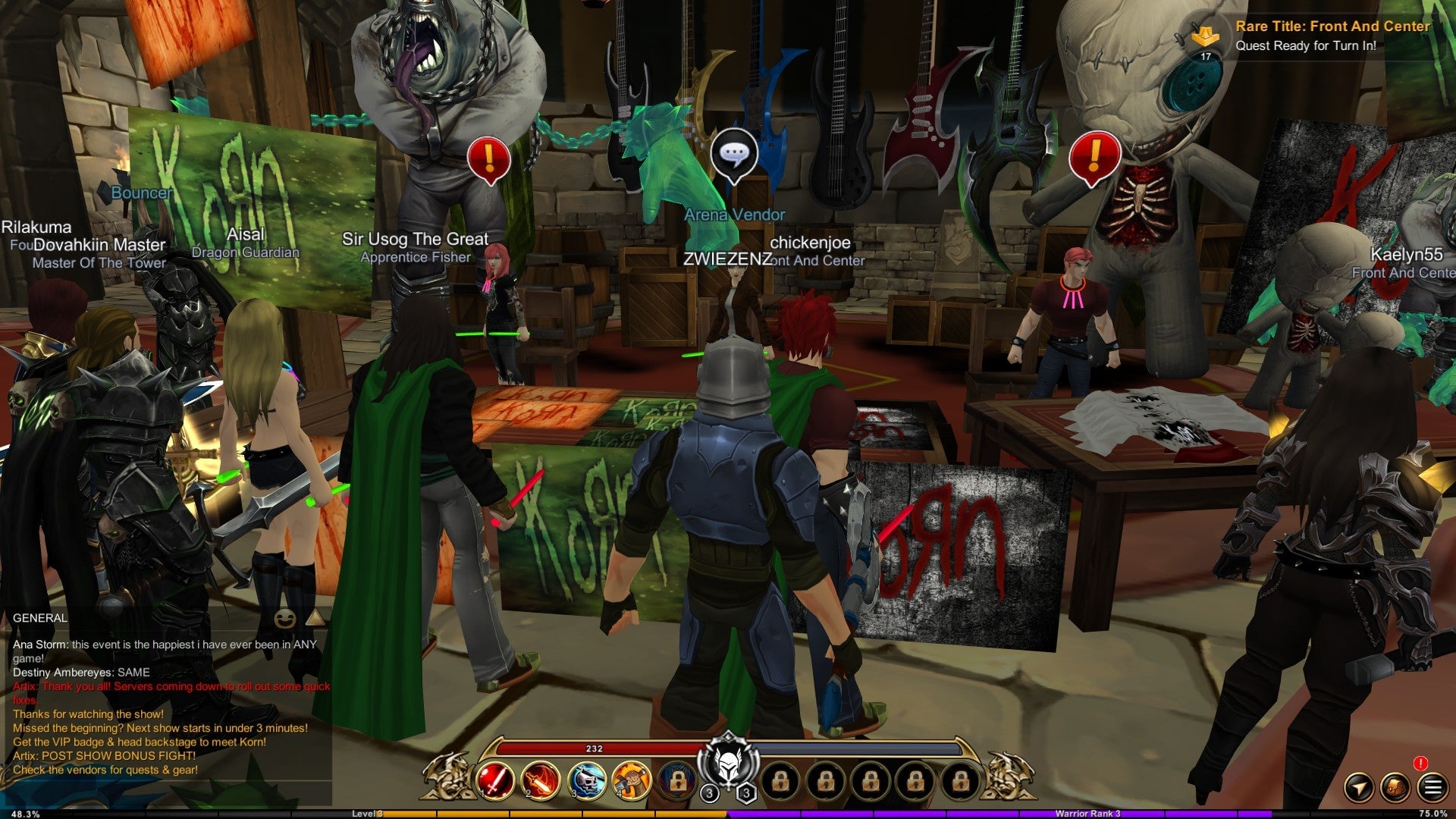The width and height of the screenshot is (1456, 819).
Task: Click the chat input area below messages
Action: 167,792
